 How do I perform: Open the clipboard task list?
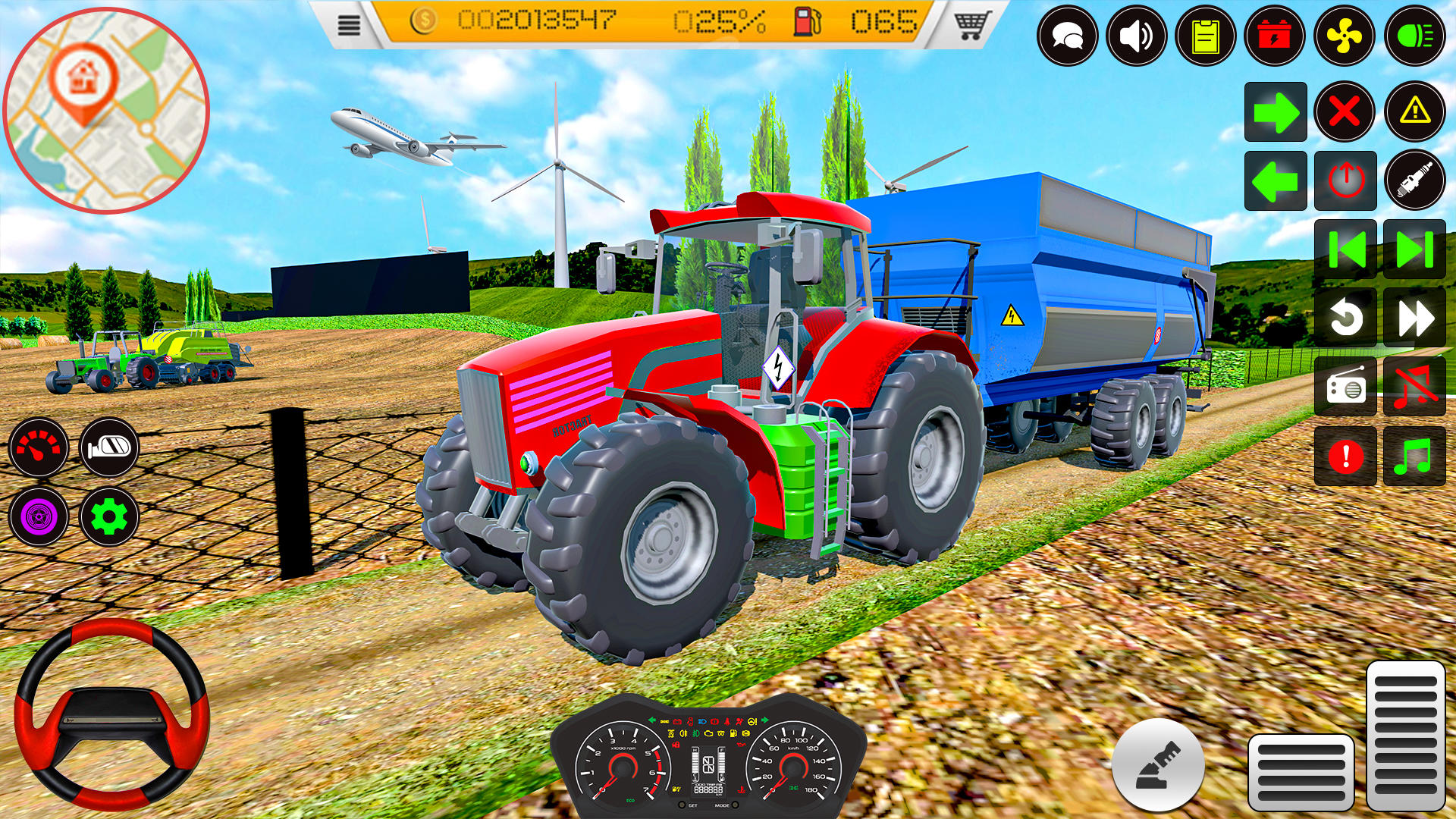point(1207,36)
